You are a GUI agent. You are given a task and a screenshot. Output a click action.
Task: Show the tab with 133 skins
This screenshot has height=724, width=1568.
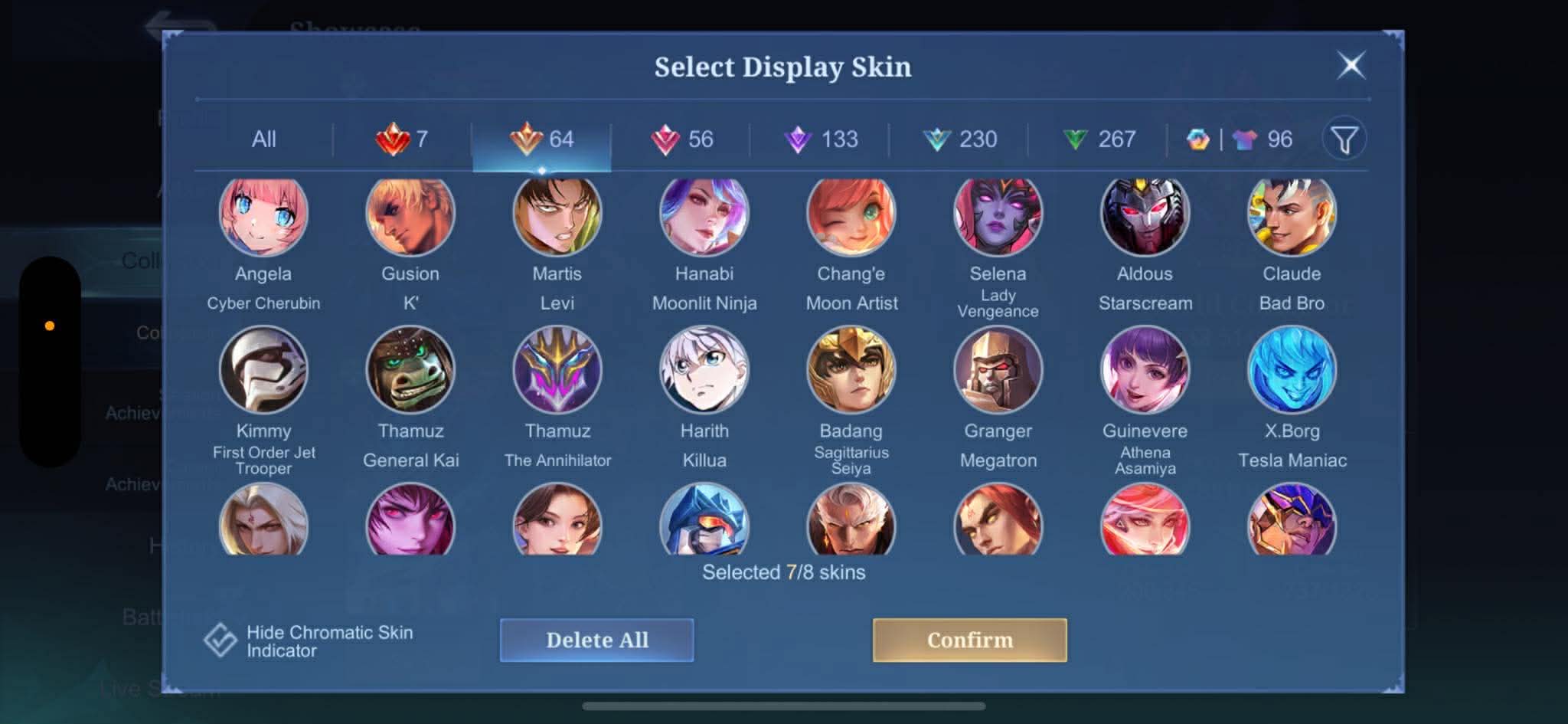[x=821, y=139]
